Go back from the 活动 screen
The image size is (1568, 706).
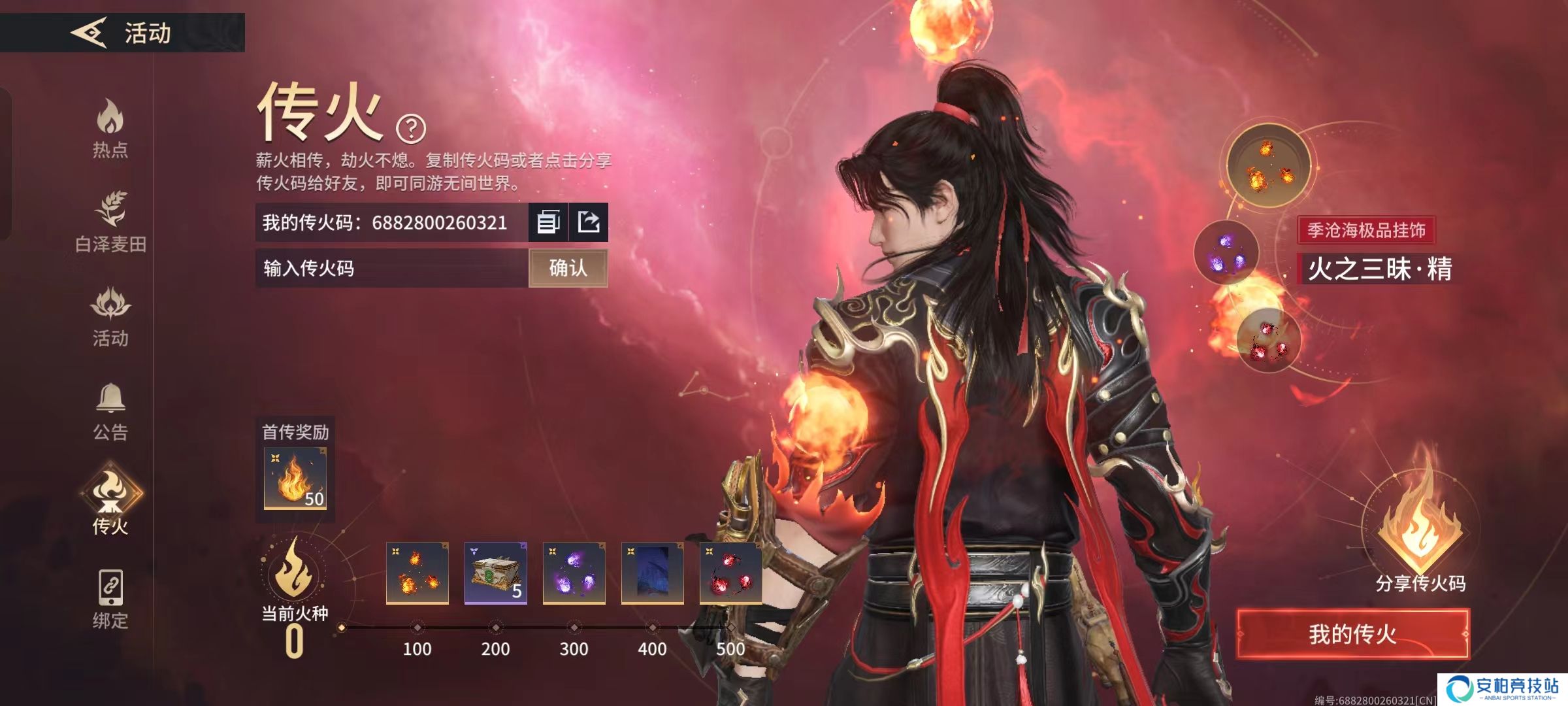(x=90, y=32)
